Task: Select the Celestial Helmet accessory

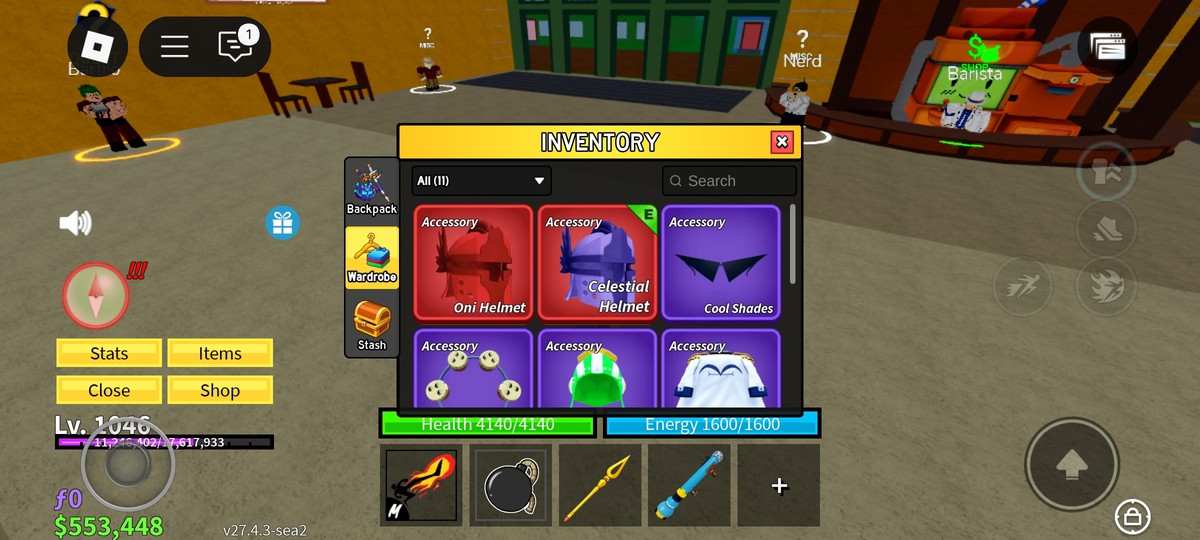Action: click(597, 263)
